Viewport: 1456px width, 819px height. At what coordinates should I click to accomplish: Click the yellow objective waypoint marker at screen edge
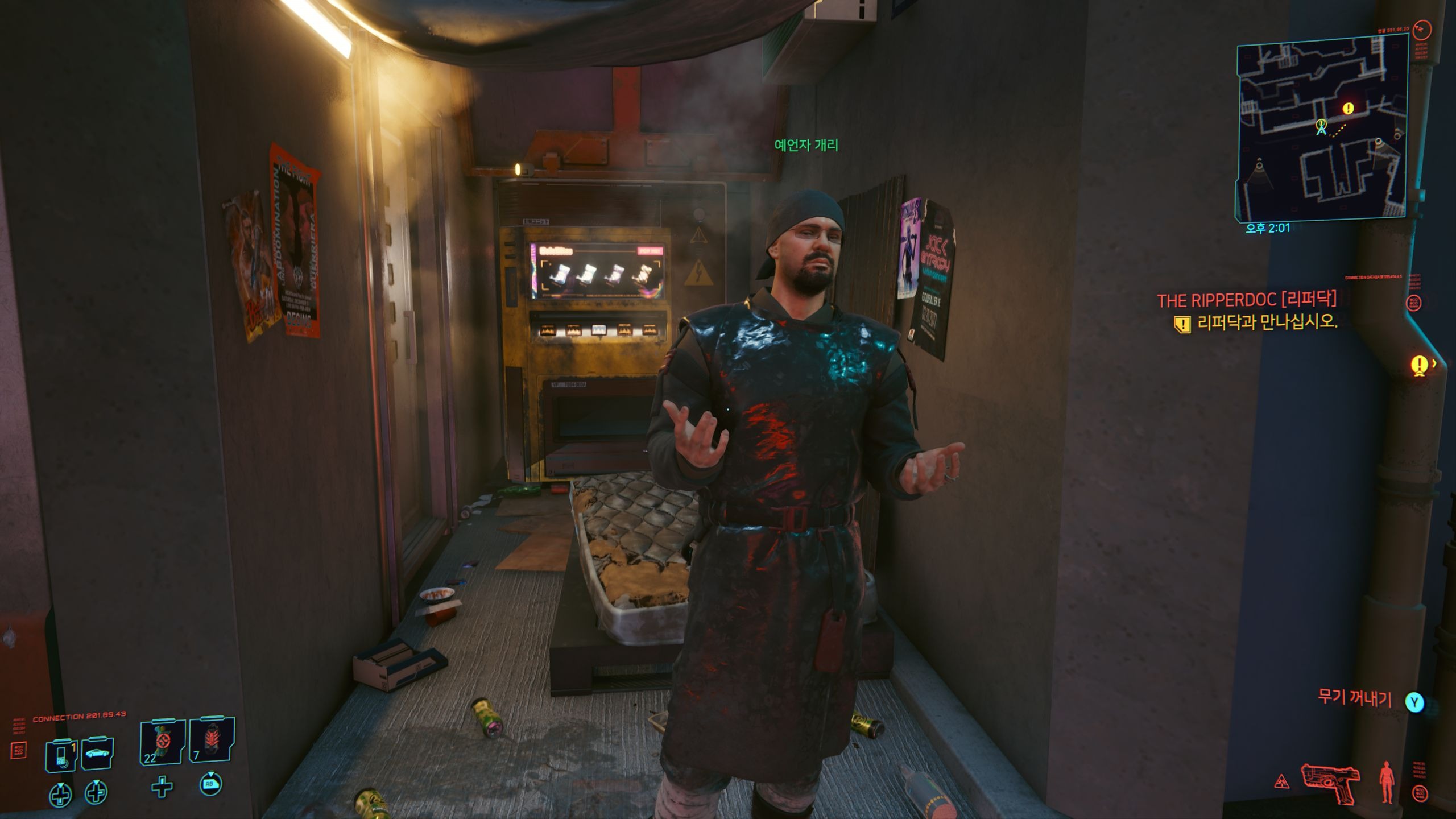click(x=1420, y=364)
